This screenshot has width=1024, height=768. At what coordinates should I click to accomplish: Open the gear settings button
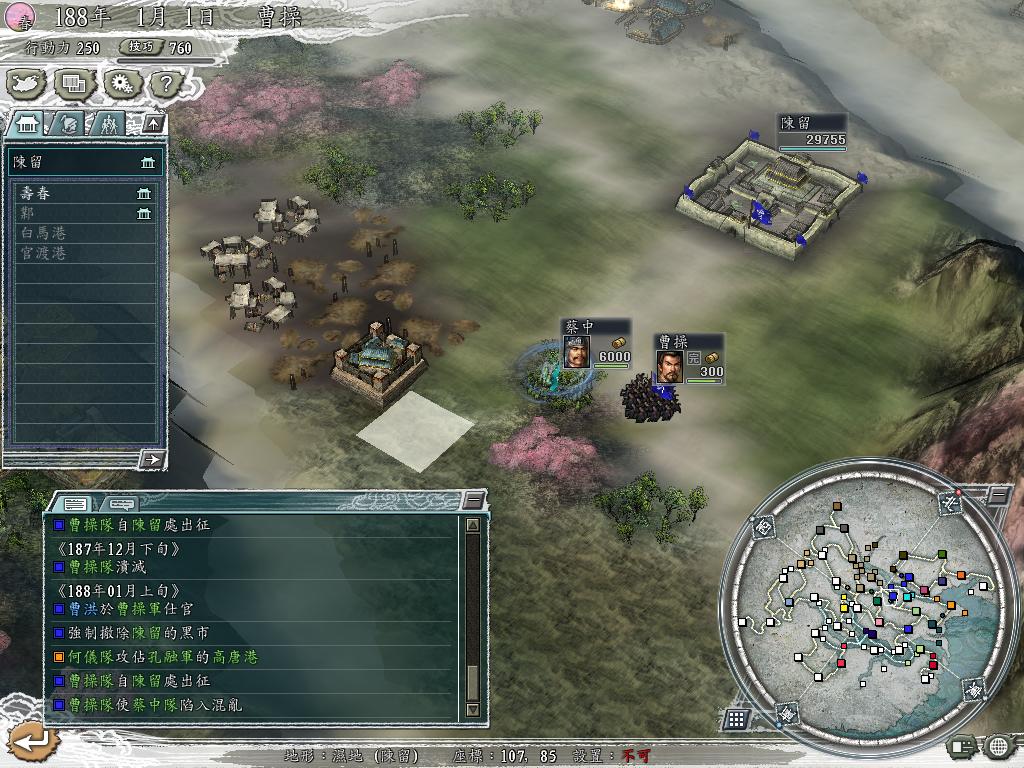tap(120, 84)
